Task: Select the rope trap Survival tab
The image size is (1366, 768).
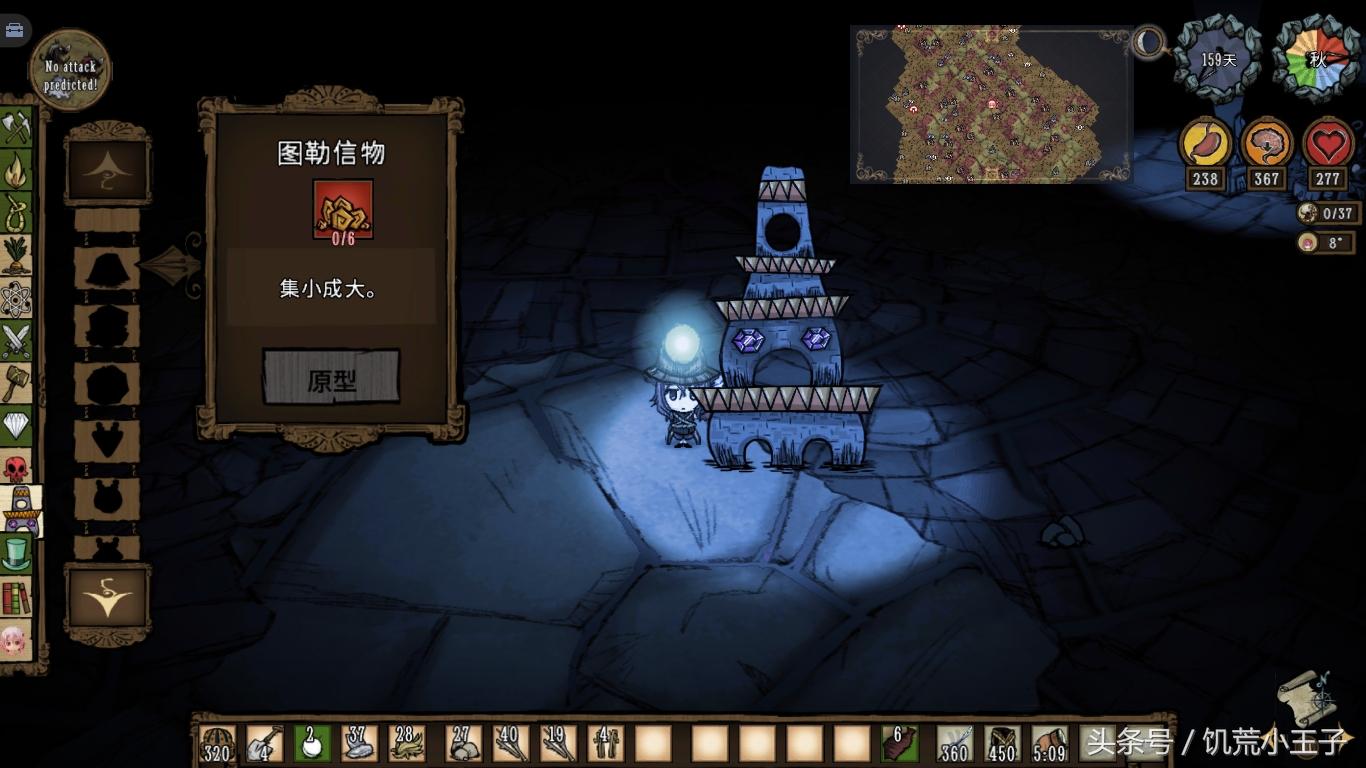Action: pyautogui.click(x=16, y=212)
